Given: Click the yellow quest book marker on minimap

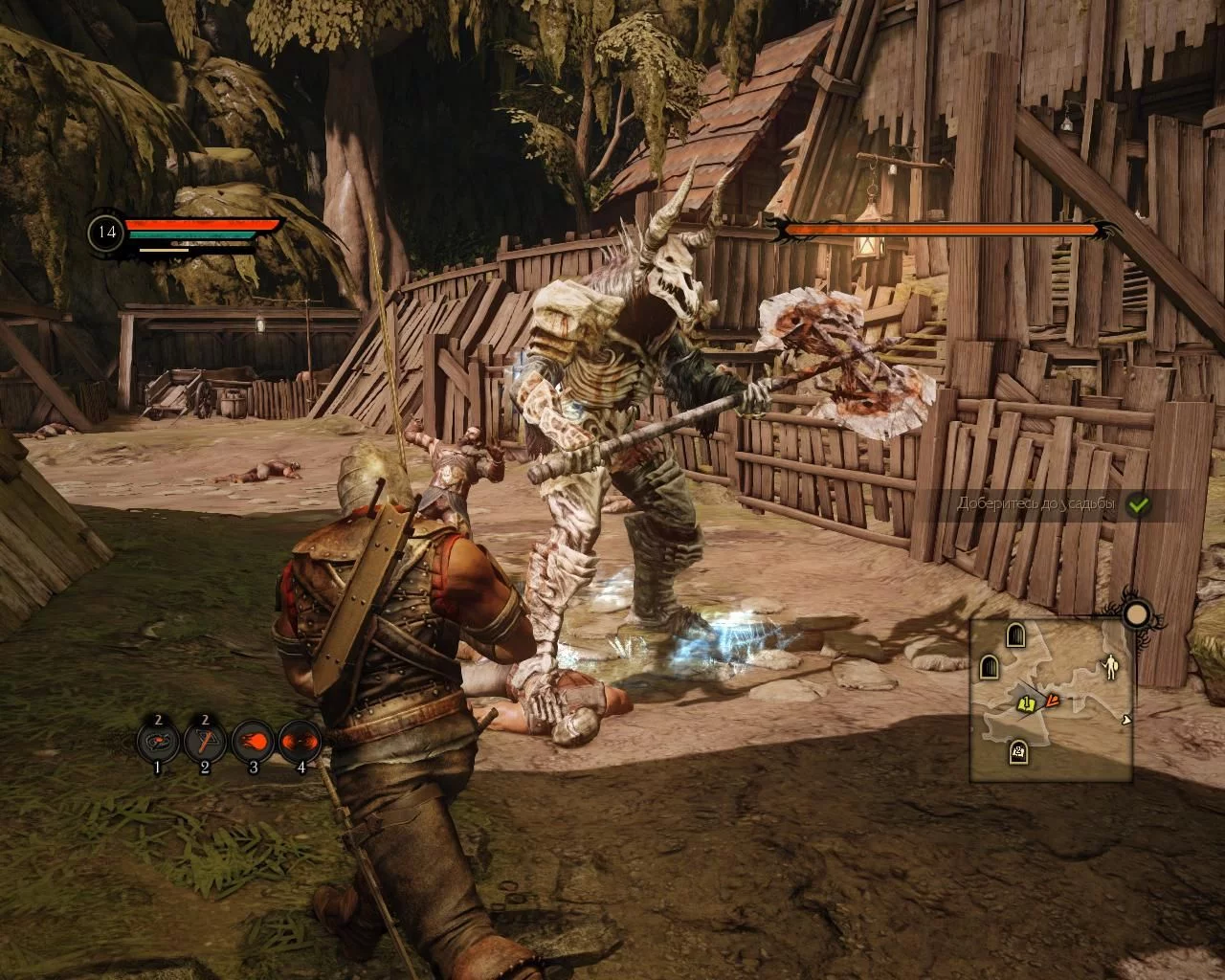Looking at the screenshot, I should point(1026,704).
